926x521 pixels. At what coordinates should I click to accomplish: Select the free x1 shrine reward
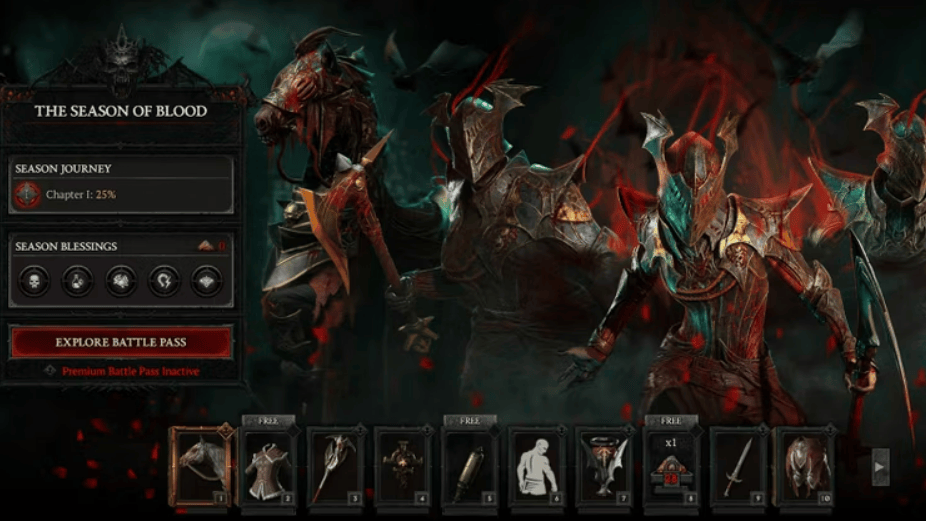pos(671,466)
